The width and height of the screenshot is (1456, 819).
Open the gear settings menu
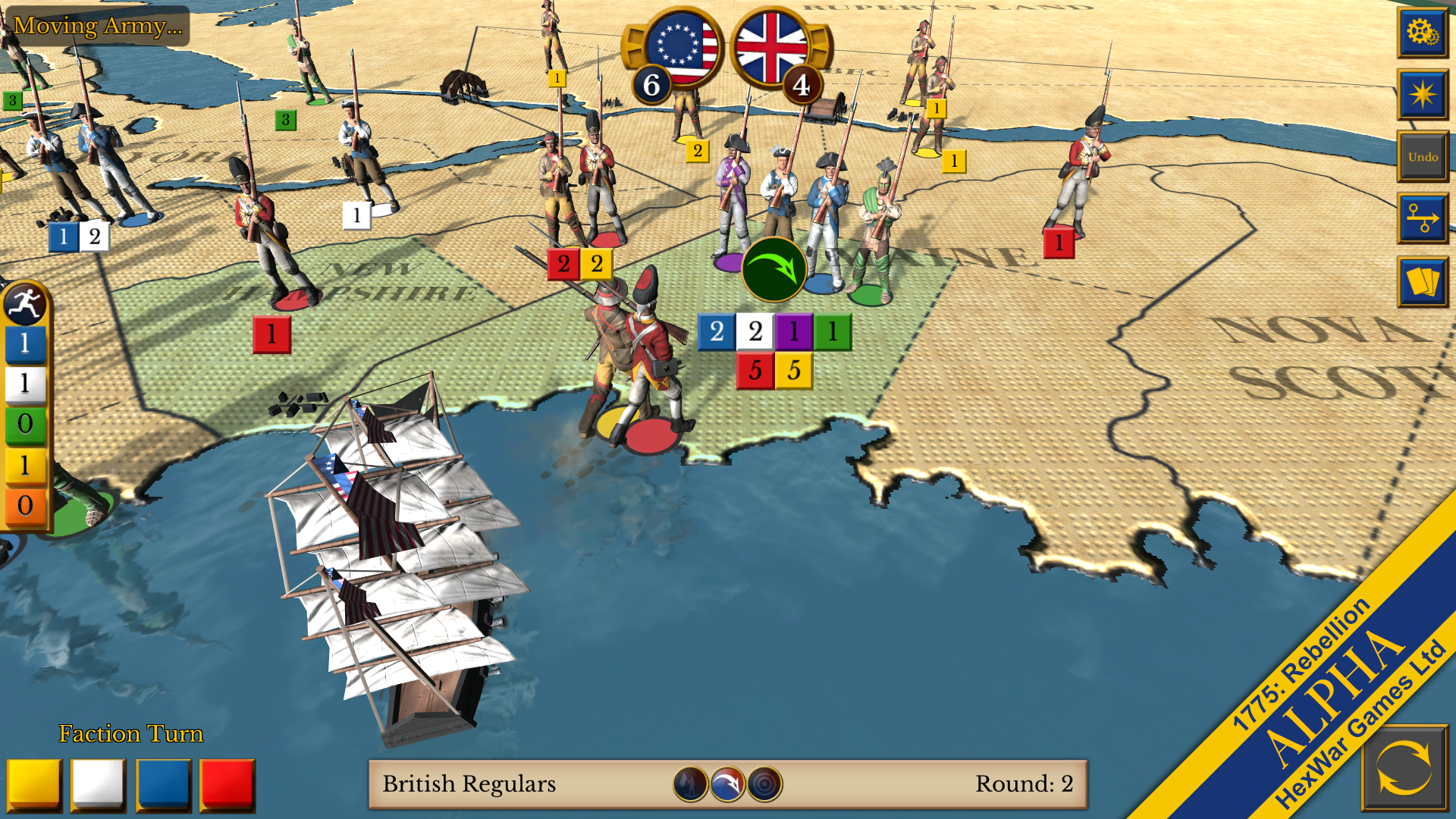click(1422, 33)
